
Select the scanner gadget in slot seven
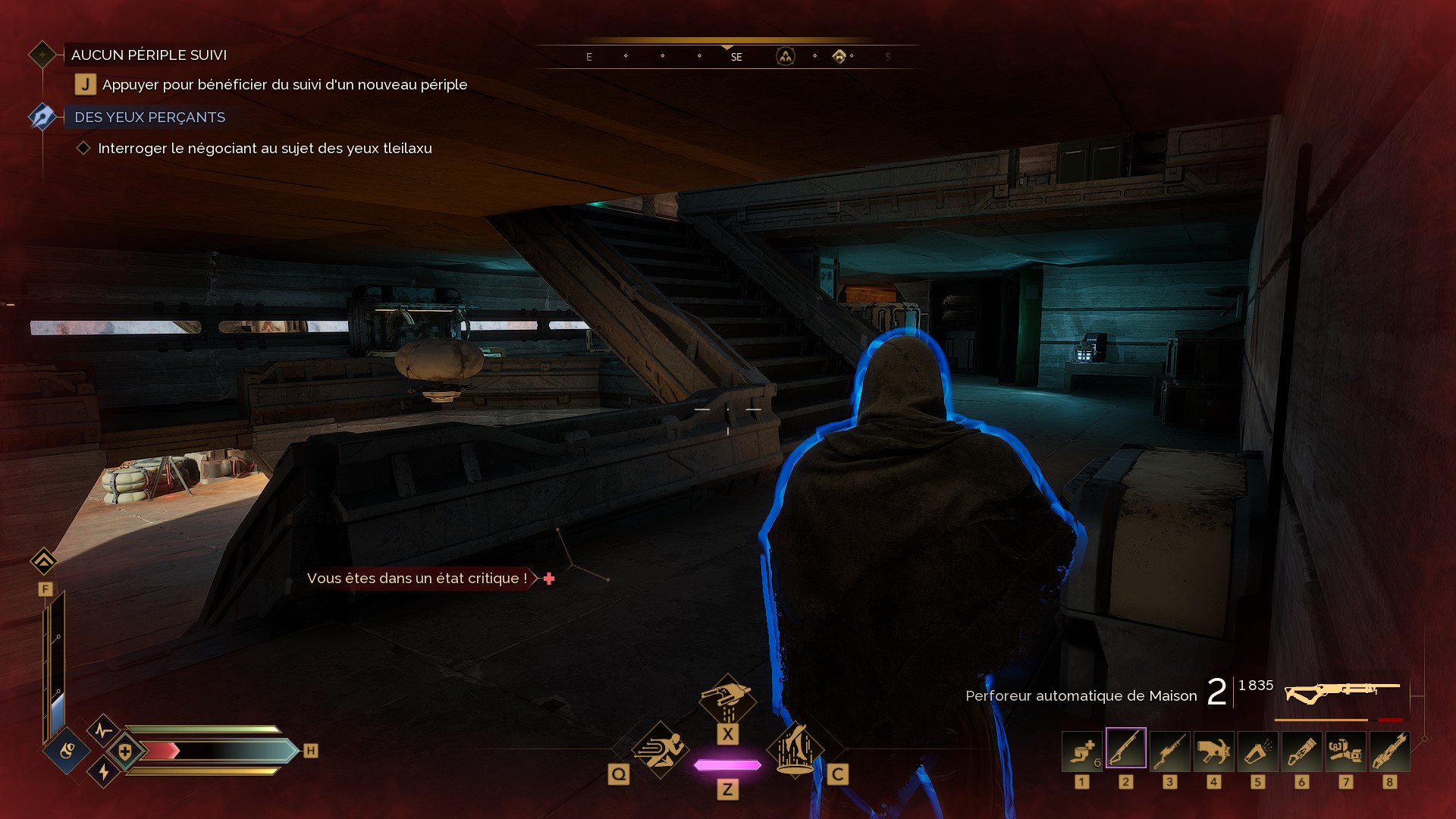(x=1345, y=752)
